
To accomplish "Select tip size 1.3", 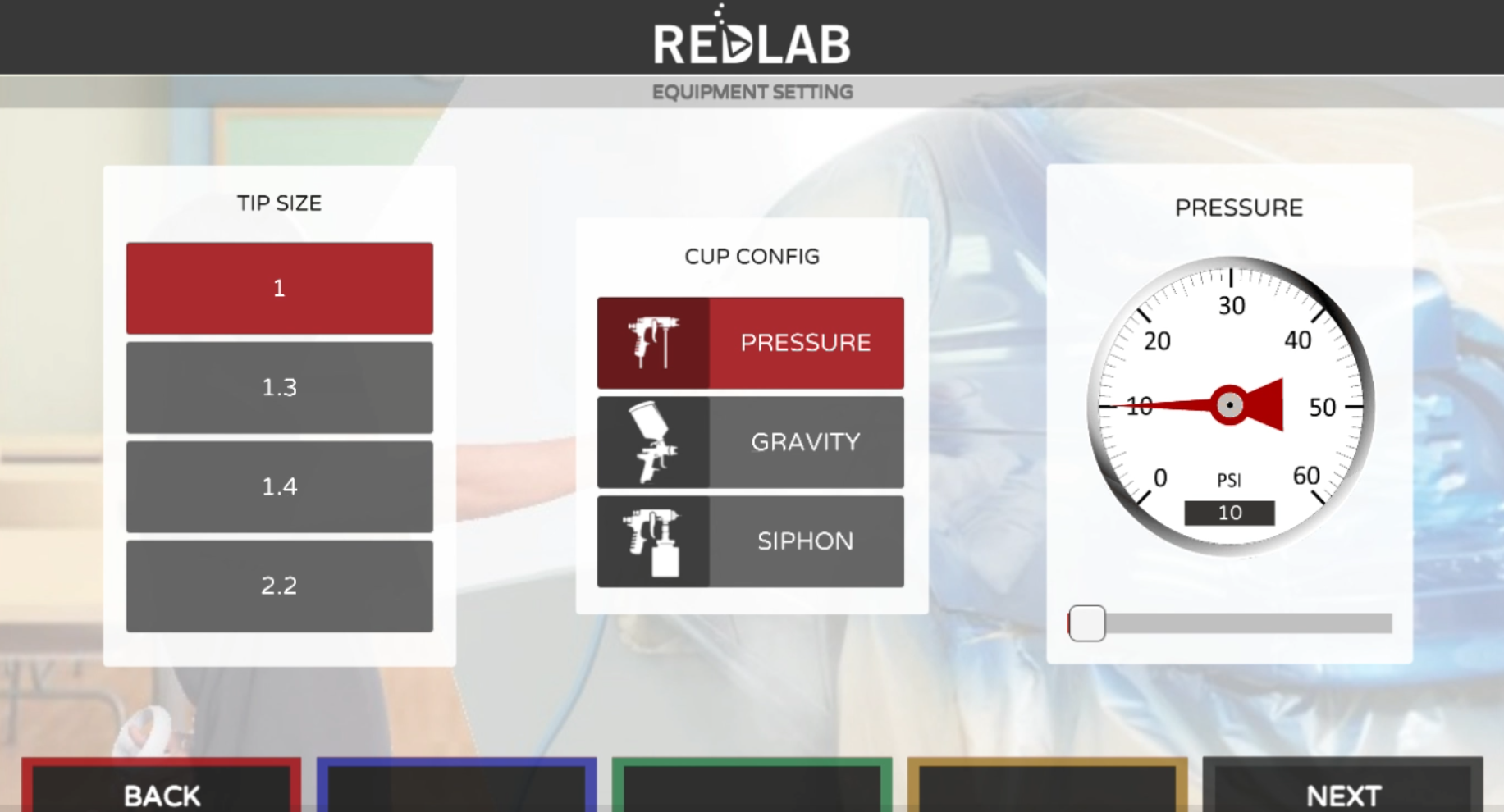I will 279,387.
